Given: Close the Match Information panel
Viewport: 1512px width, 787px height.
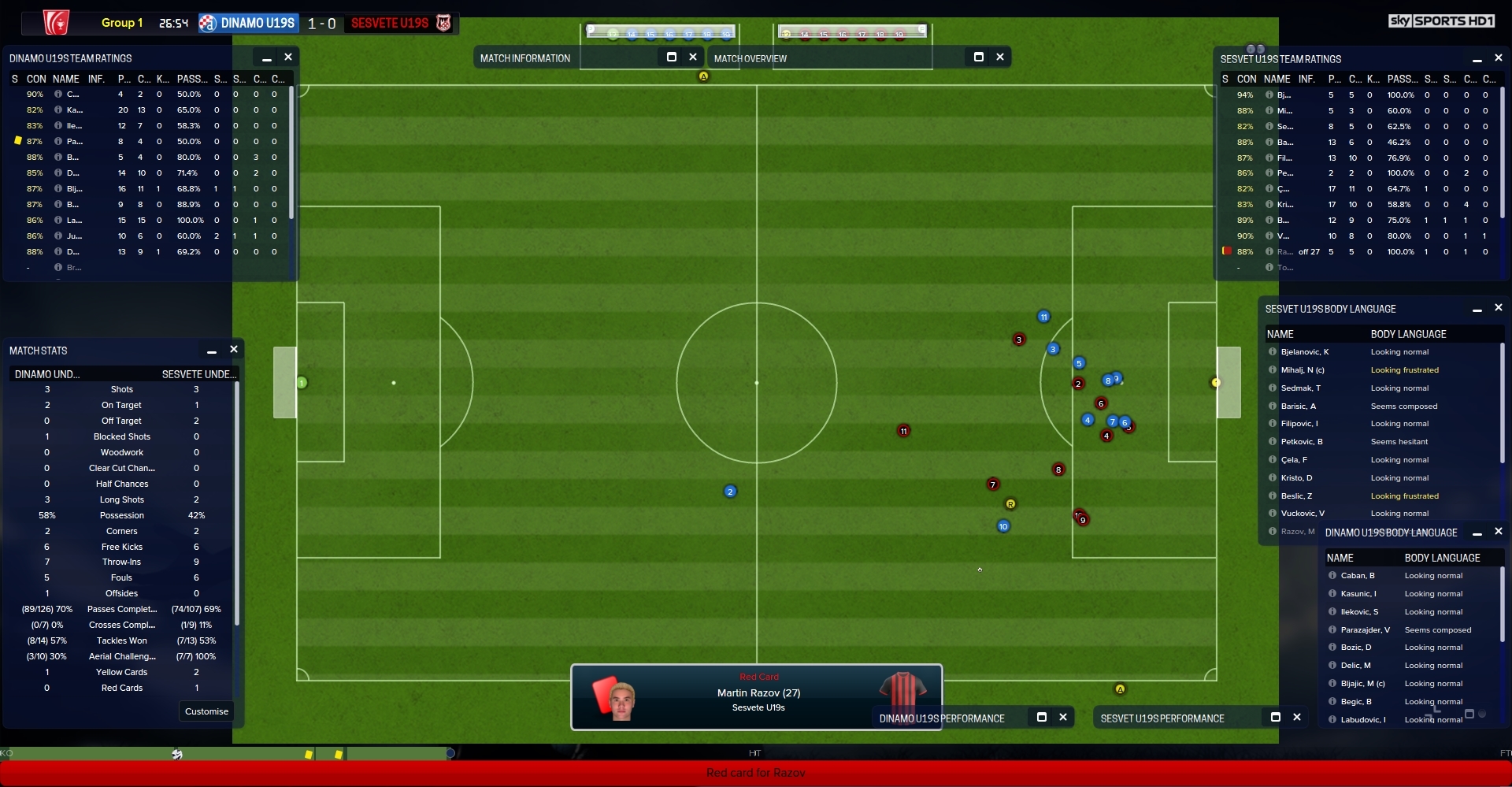Looking at the screenshot, I should click(693, 57).
